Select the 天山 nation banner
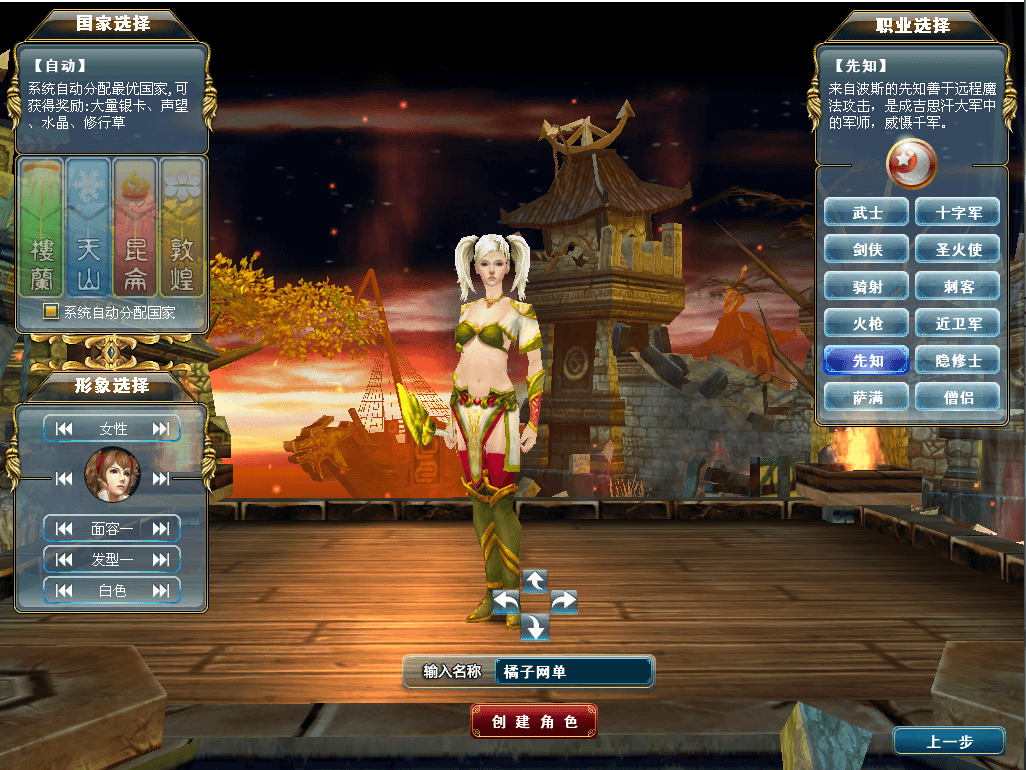The width and height of the screenshot is (1026, 770). [x=88, y=227]
